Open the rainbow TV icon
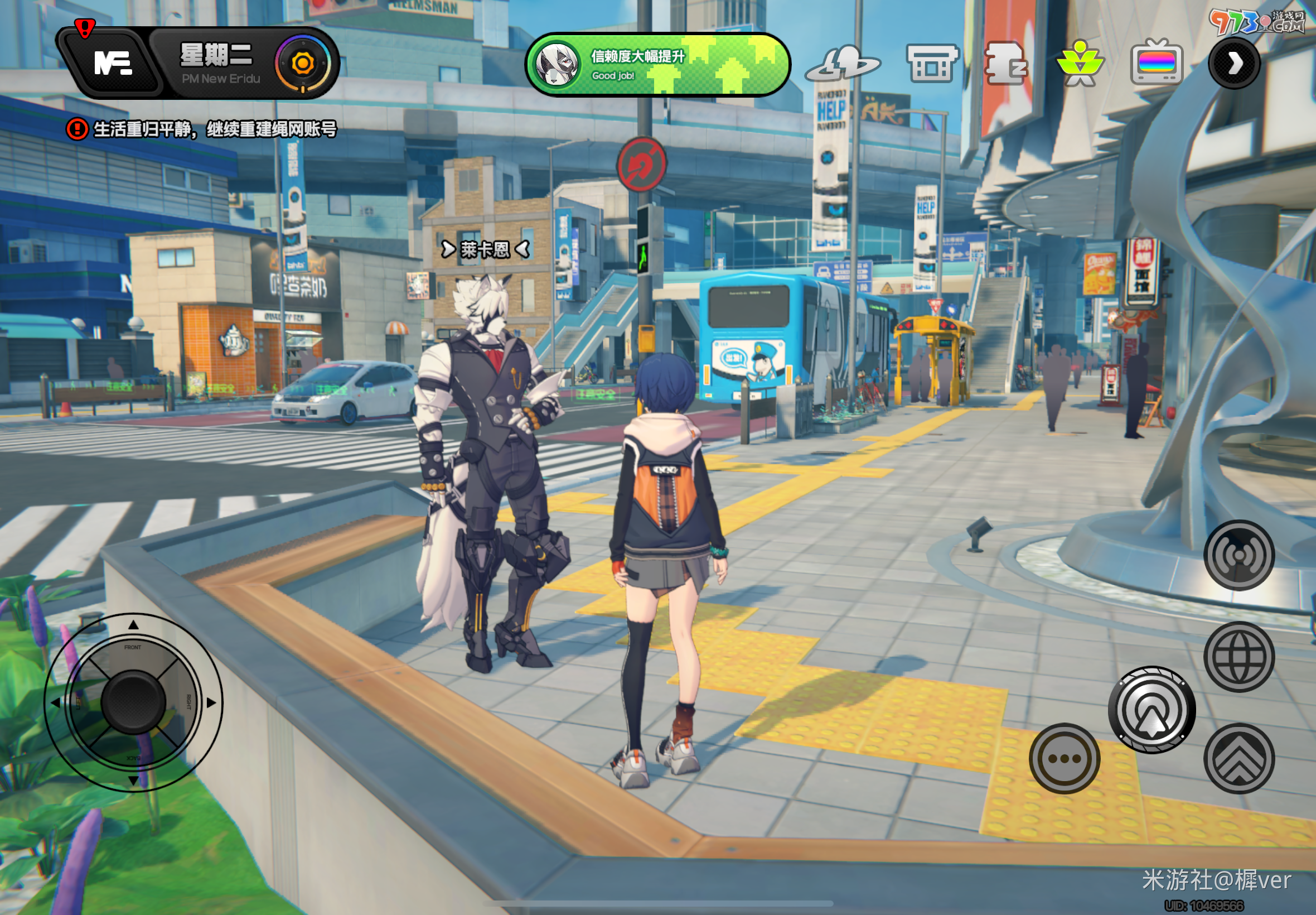The width and height of the screenshot is (1316, 915). (x=1156, y=63)
